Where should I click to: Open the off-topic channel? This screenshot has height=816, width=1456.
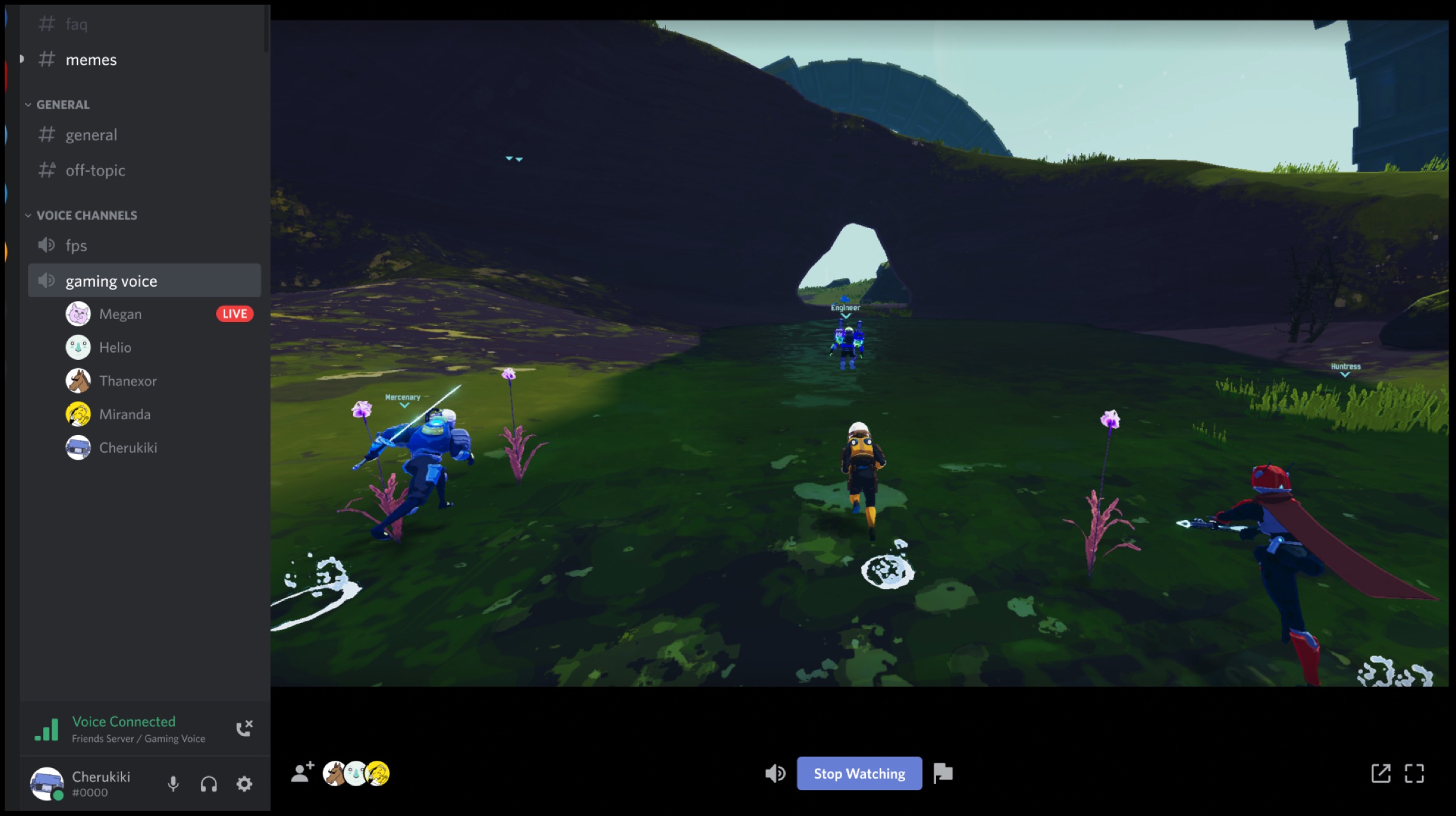pyautogui.click(x=95, y=170)
